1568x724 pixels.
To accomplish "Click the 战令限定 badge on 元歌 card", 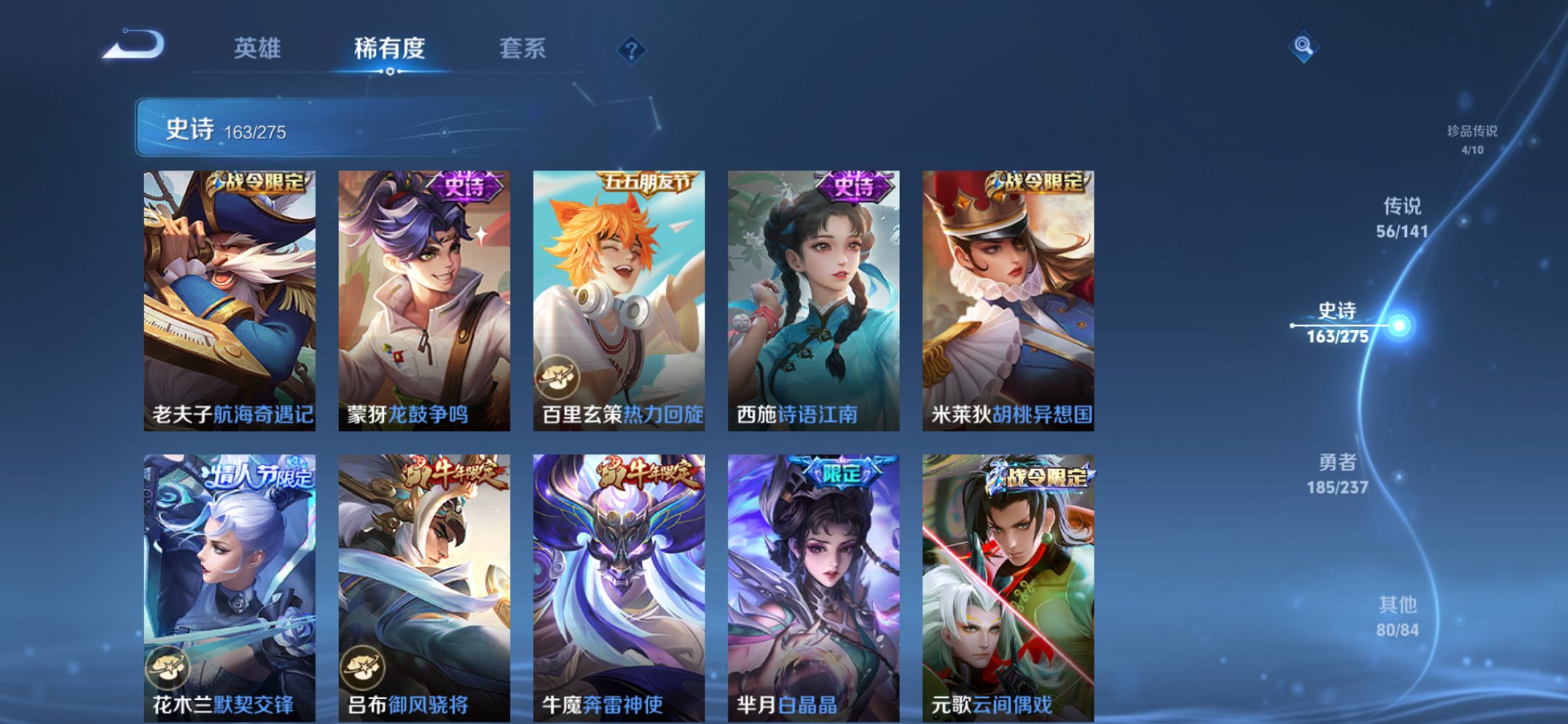I will click(x=1042, y=478).
